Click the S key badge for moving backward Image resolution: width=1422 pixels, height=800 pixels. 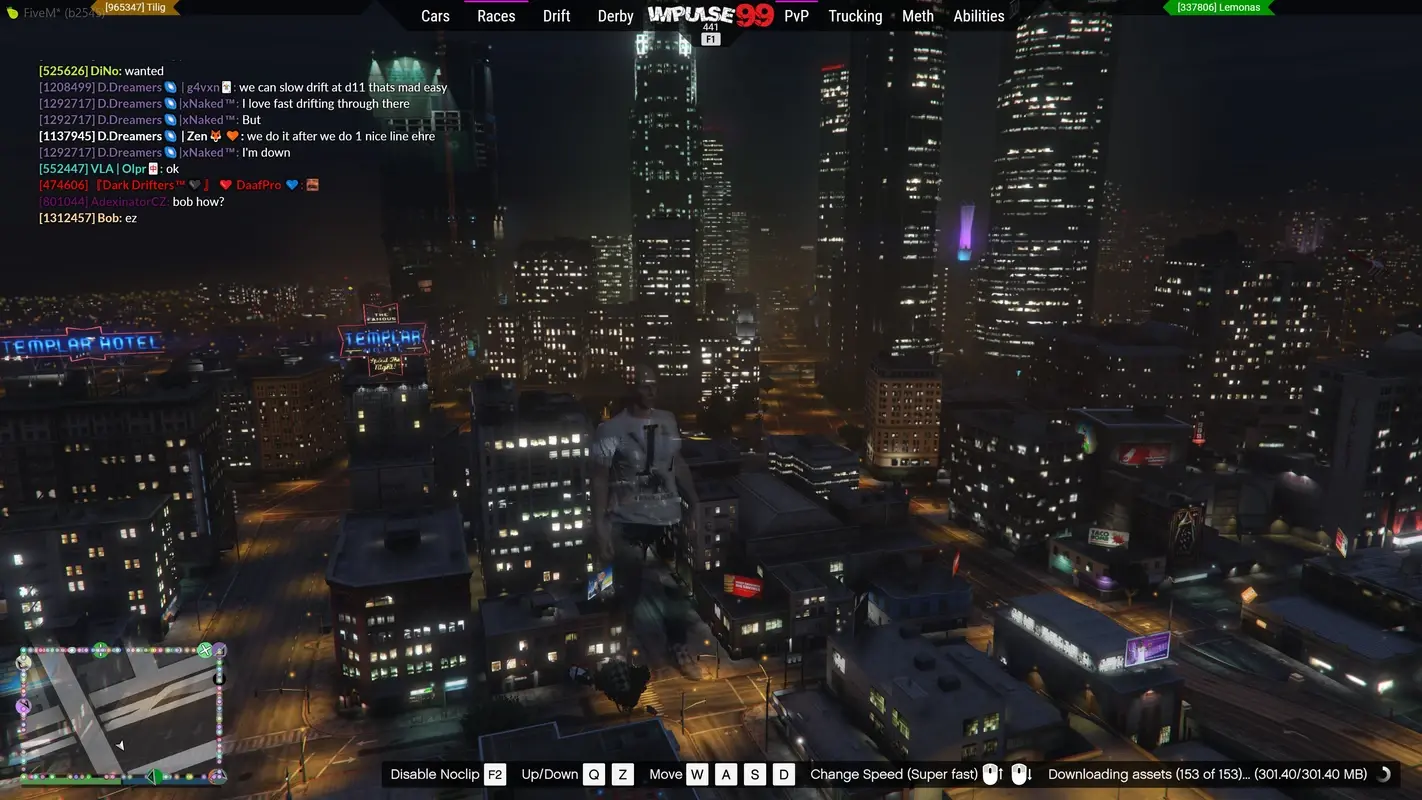[x=755, y=774]
